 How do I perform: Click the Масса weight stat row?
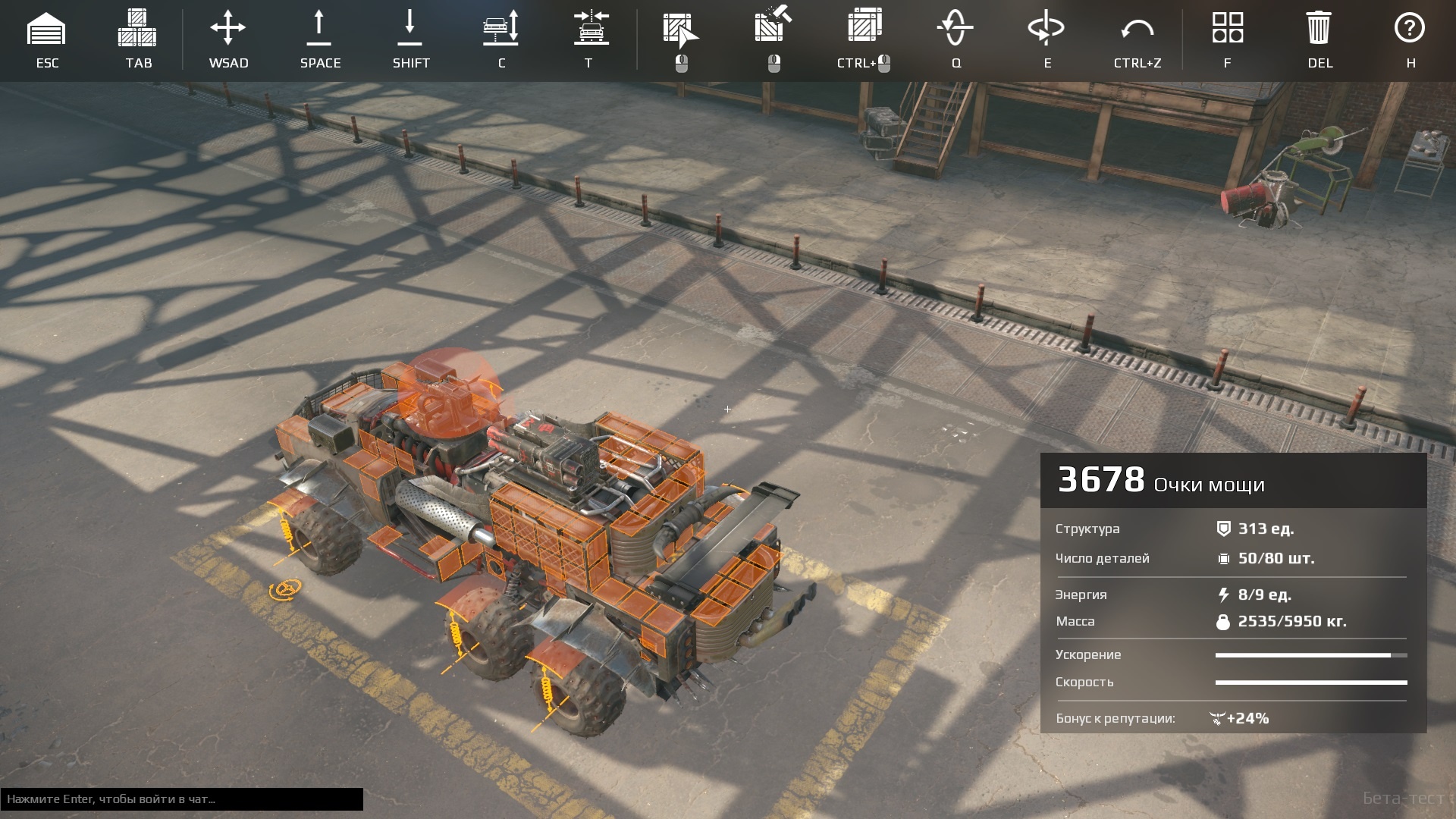(x=1213, y=620)
